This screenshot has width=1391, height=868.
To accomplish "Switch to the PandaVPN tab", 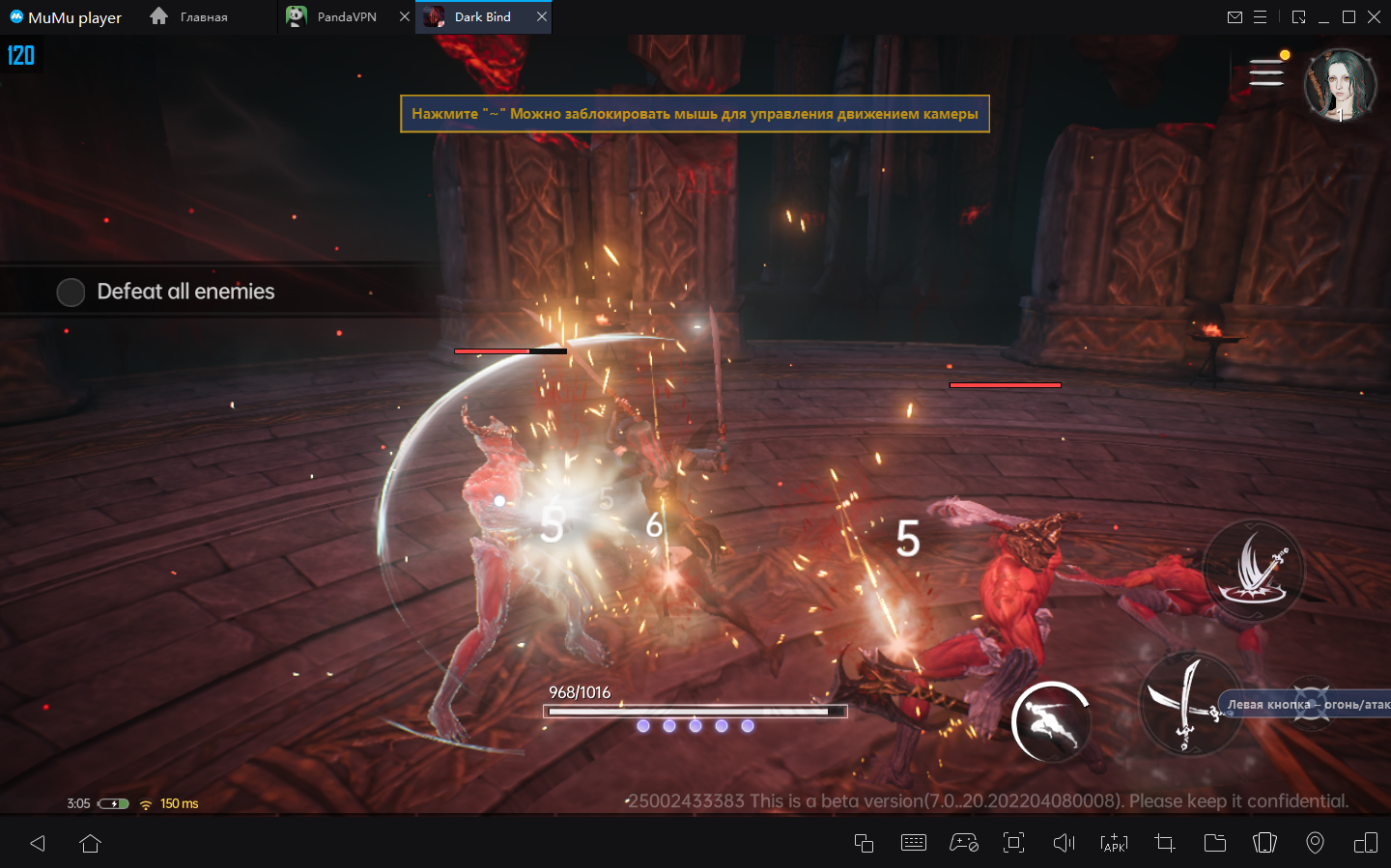I will click(x=346, y=17).
